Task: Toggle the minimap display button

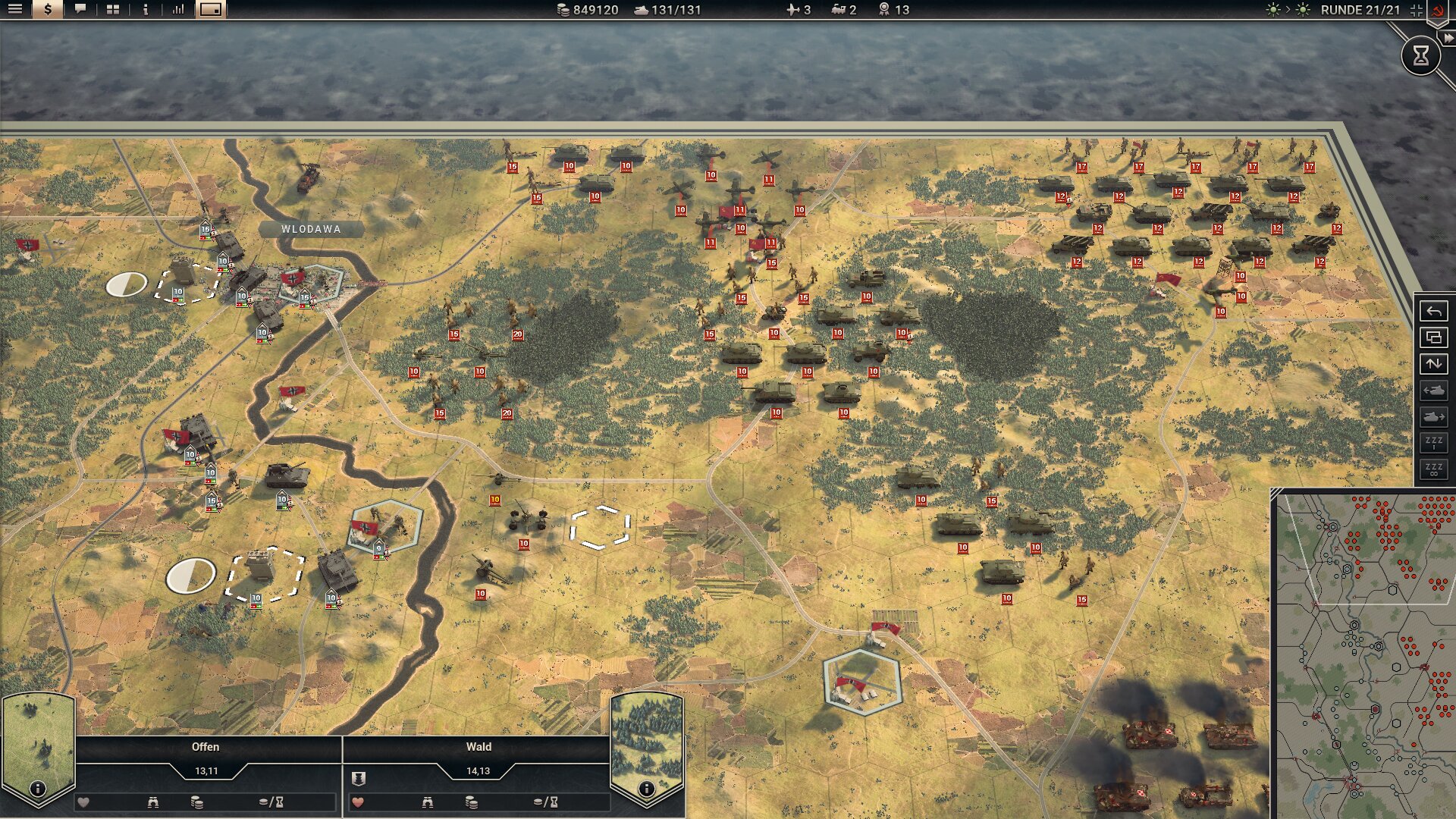Action: coord(211,9)
